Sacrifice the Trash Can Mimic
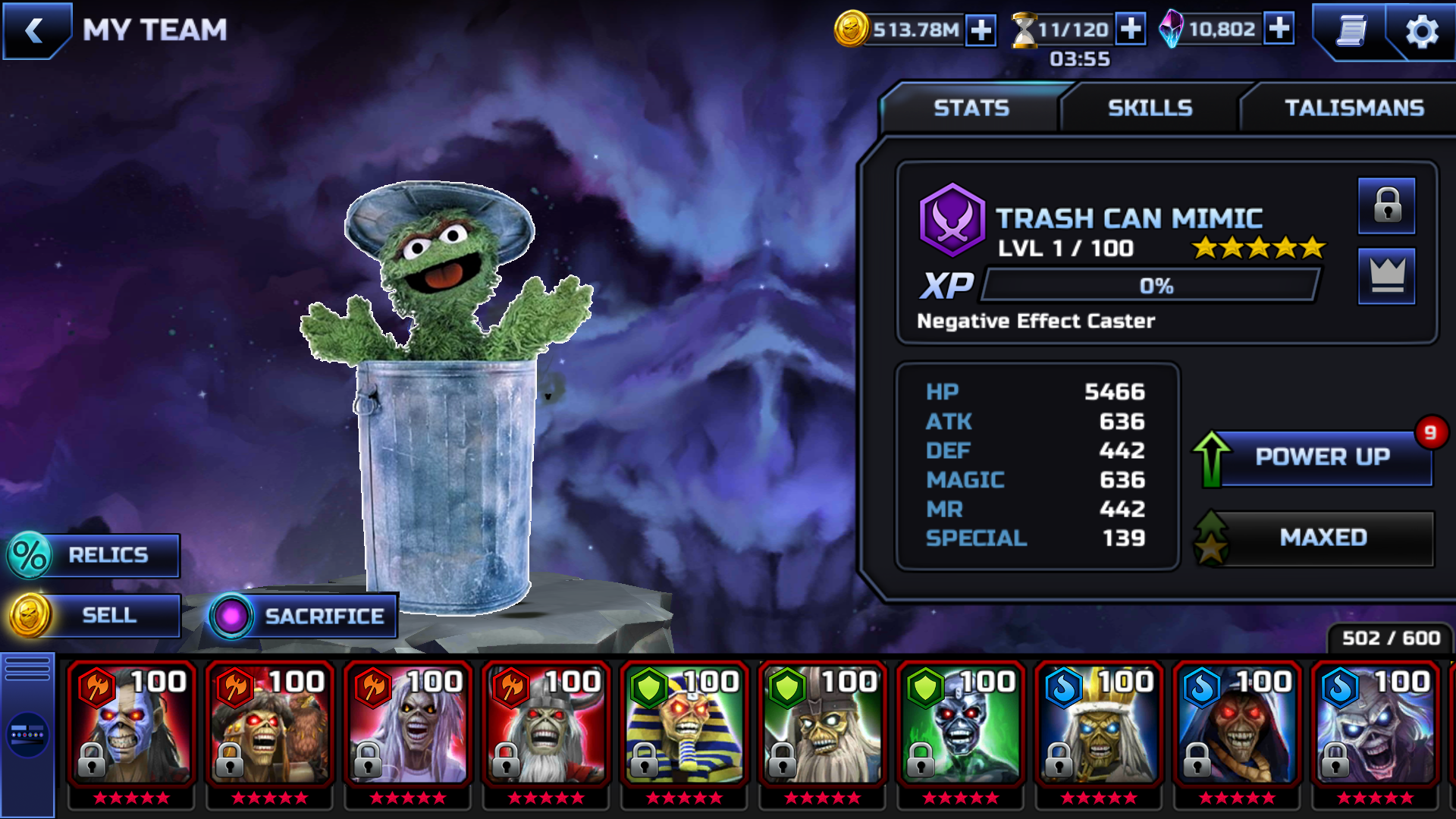Screen dimensions: 1456x819 [305, 616]
